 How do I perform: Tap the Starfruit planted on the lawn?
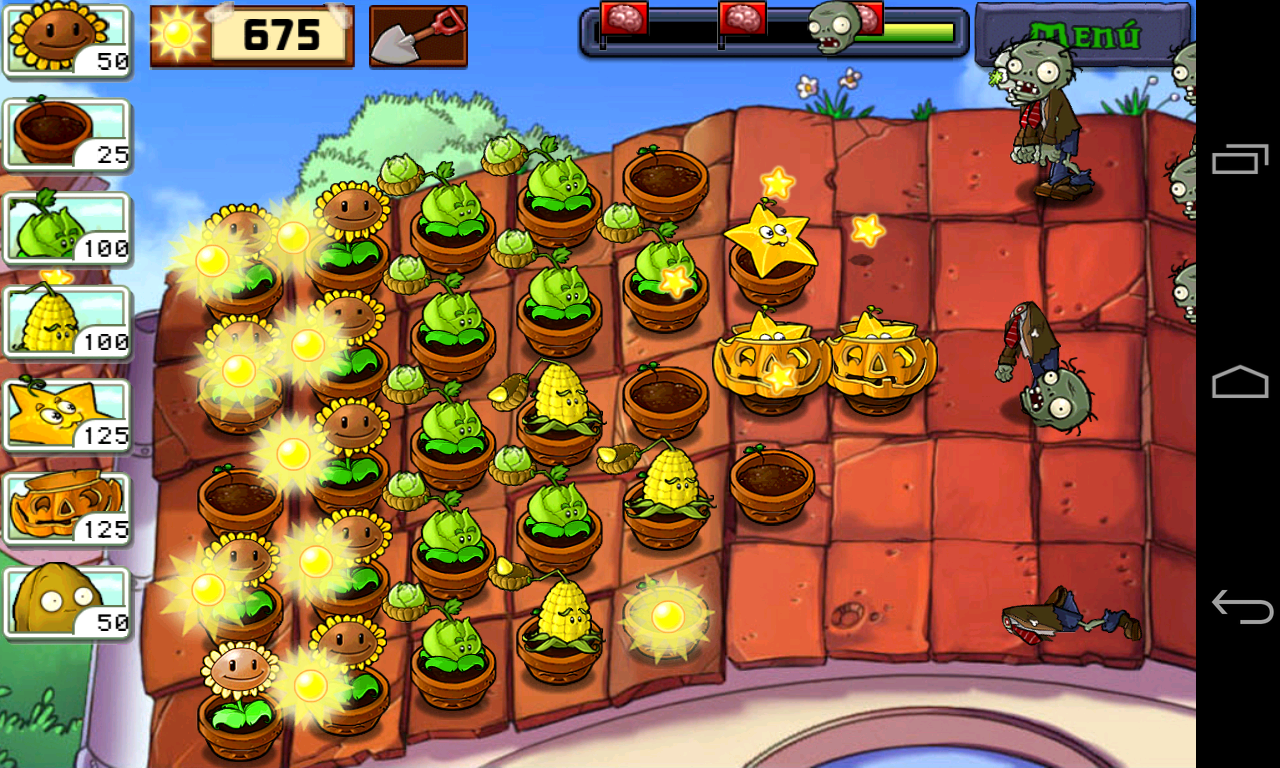pos(770,240)
